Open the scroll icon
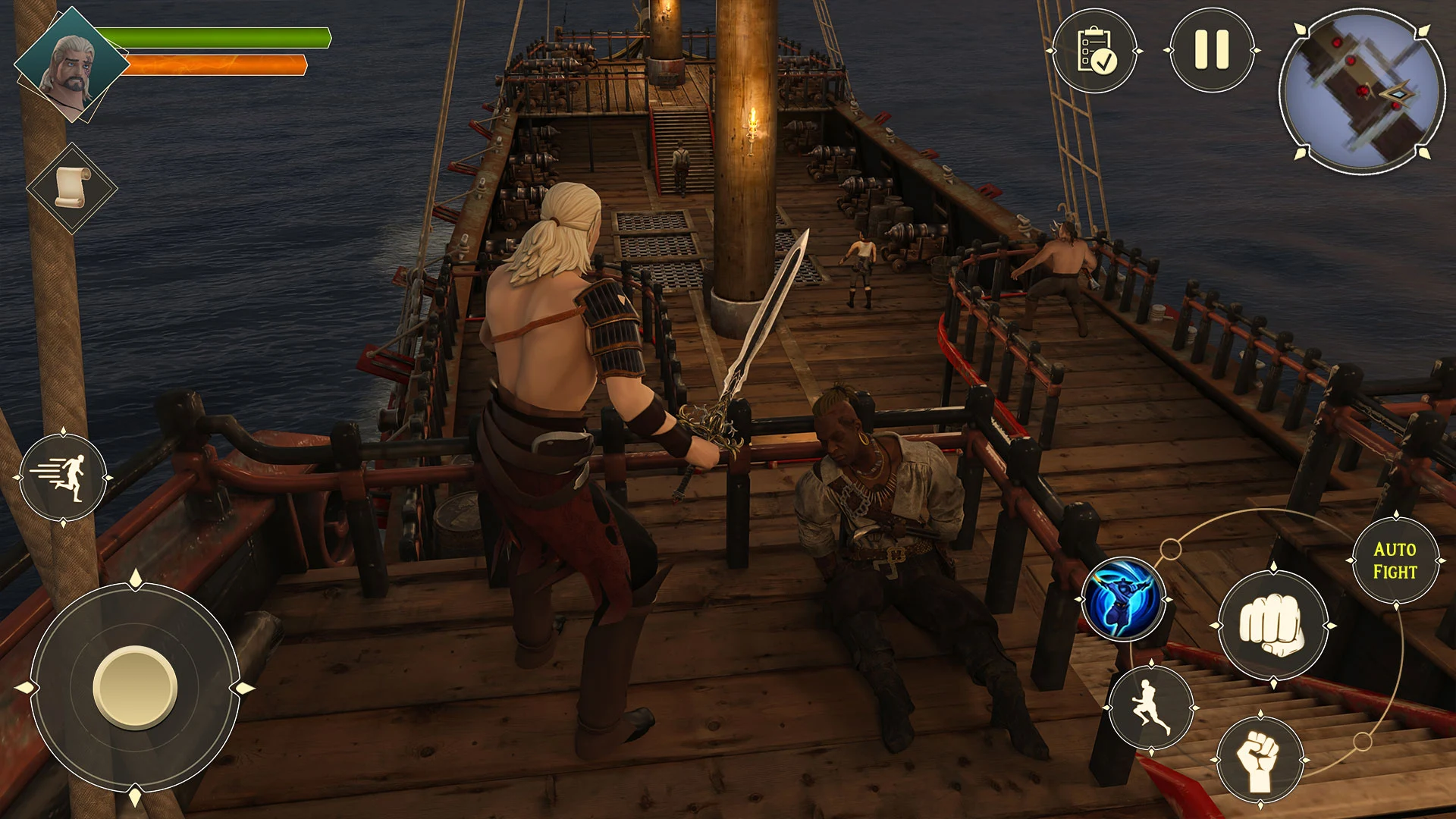Image resolution: width=1456 pixels, height=819 pixels. pyautogui.click(x=72, y=187)
